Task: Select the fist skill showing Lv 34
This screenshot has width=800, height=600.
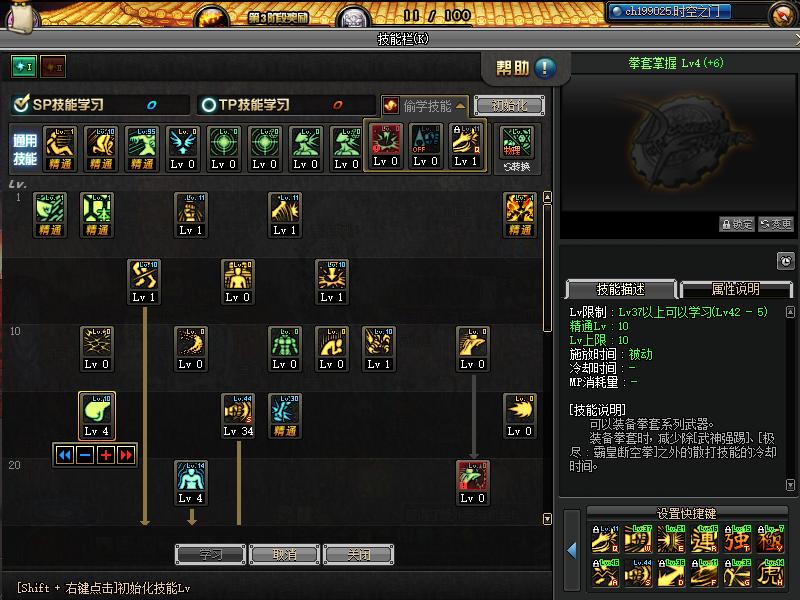Action: point(238,416)
